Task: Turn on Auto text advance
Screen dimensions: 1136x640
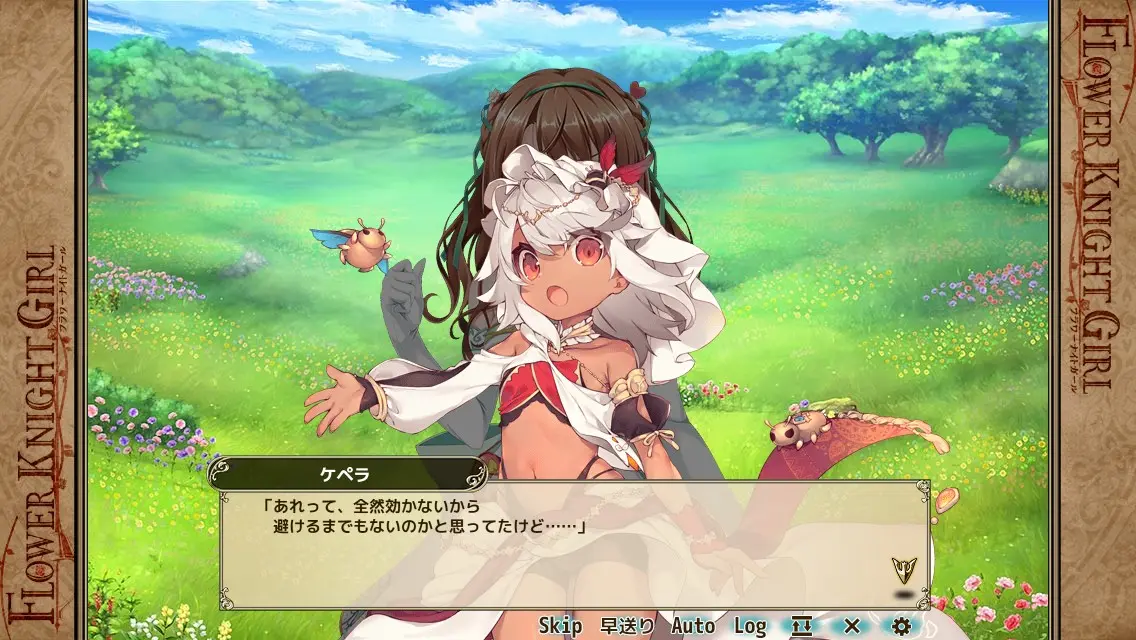Action: (693, 626)
